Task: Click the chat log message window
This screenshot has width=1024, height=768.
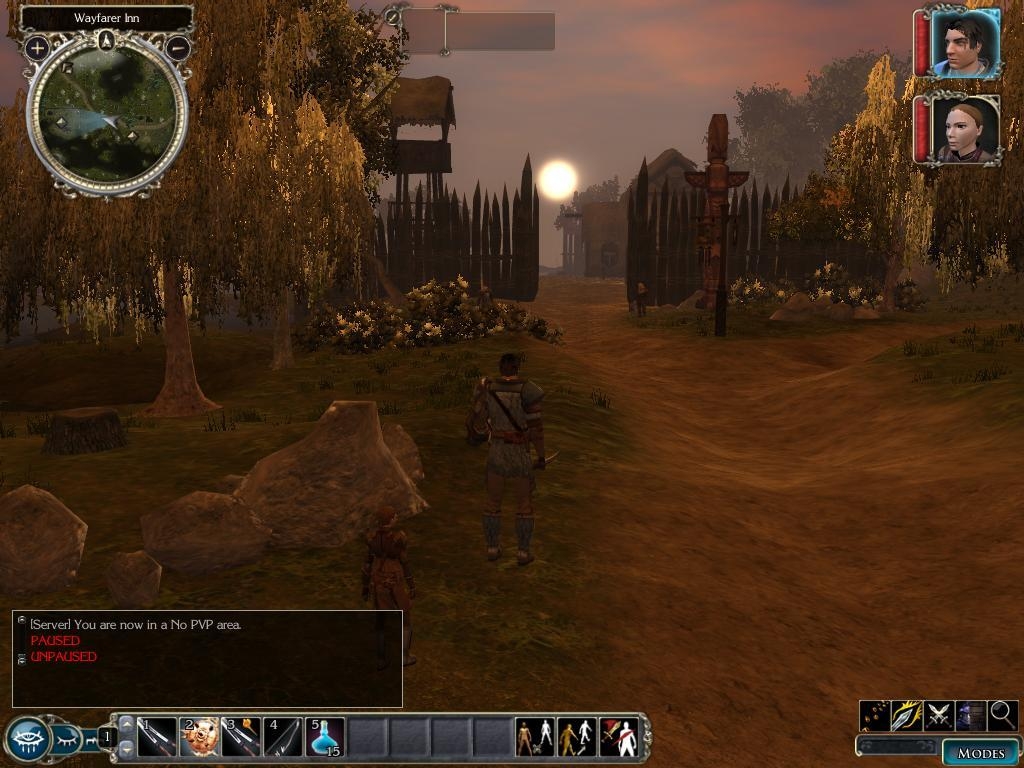Action: [x=207, y=659]
